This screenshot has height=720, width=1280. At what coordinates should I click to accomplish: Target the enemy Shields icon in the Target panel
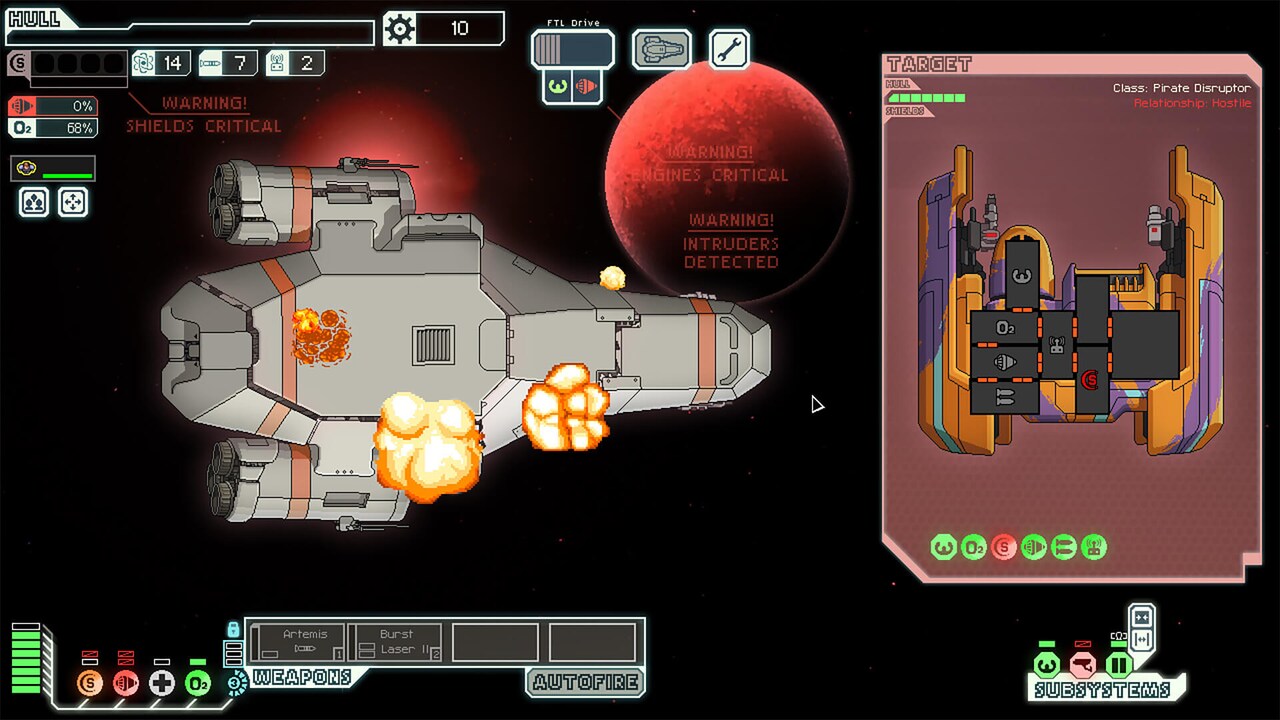click(1004, 548)
